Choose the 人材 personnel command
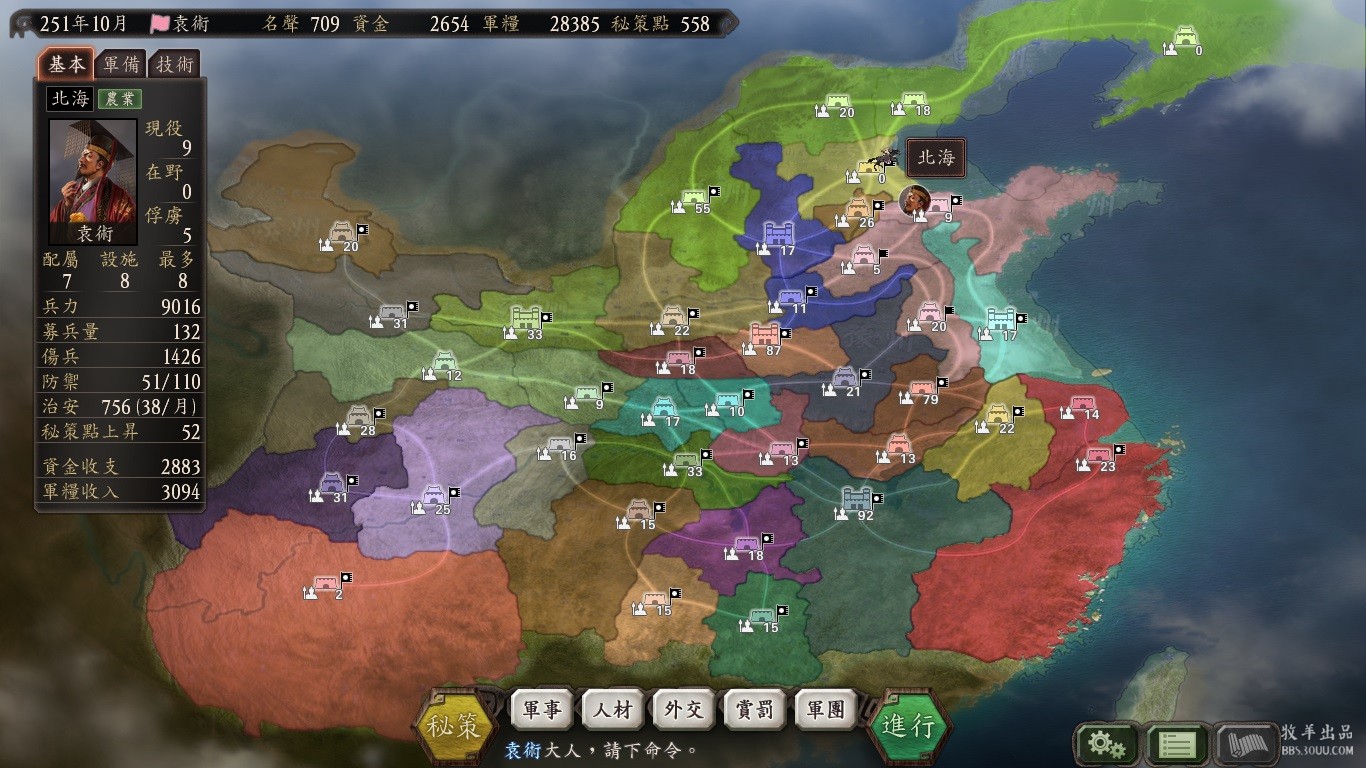The image size is (1366, 768). 613,710
